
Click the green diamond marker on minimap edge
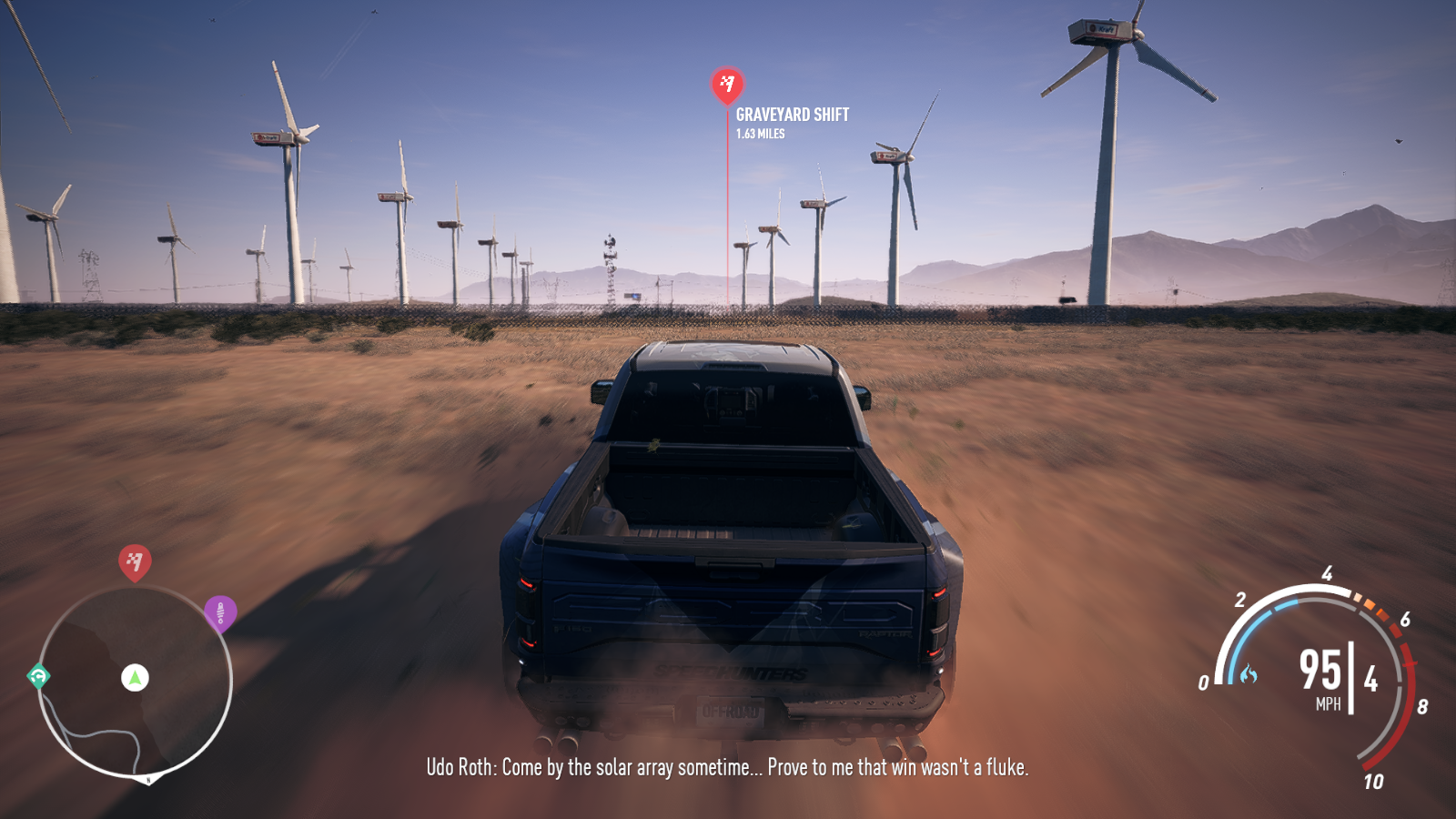(38, 676)
